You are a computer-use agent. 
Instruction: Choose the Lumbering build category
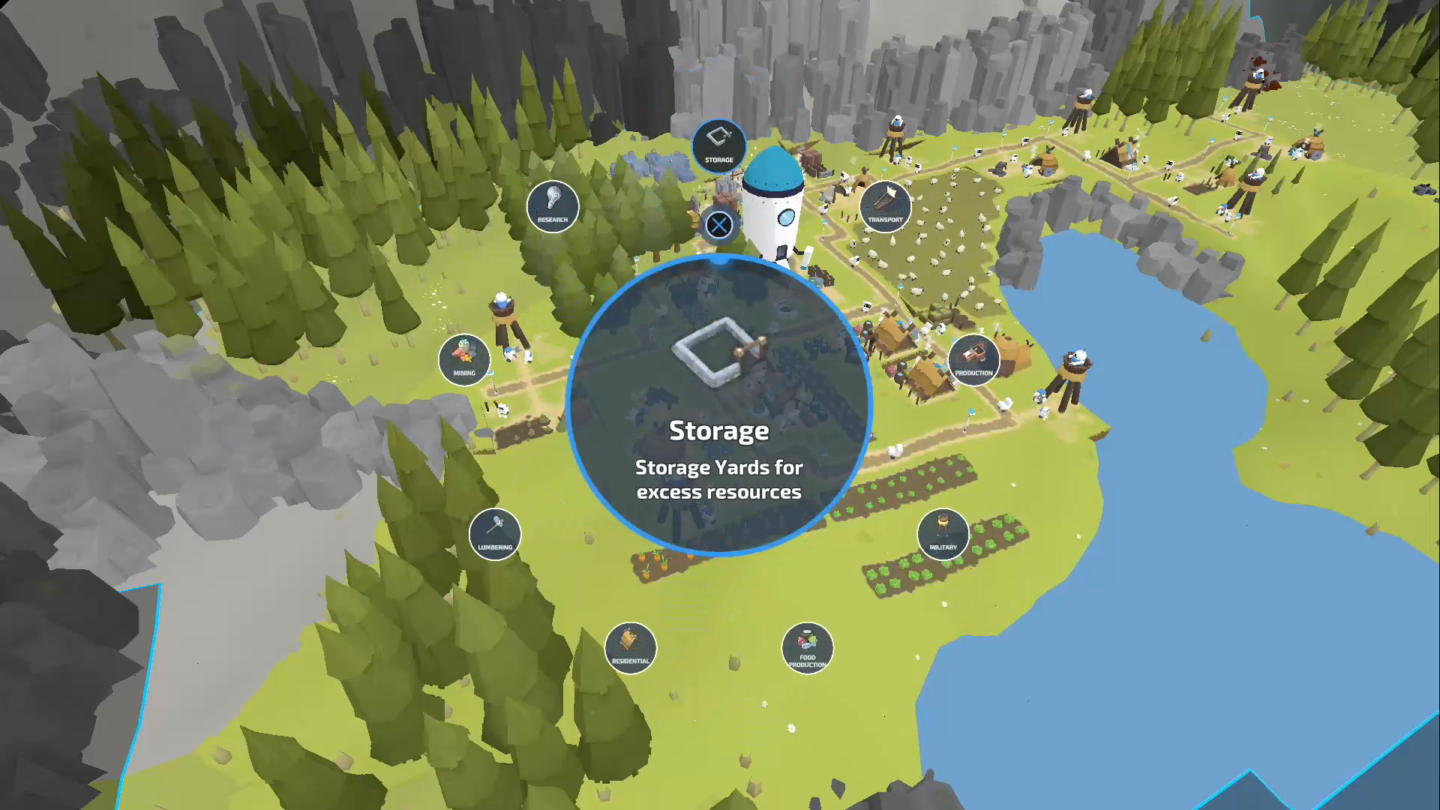click(x=494, y=535)
